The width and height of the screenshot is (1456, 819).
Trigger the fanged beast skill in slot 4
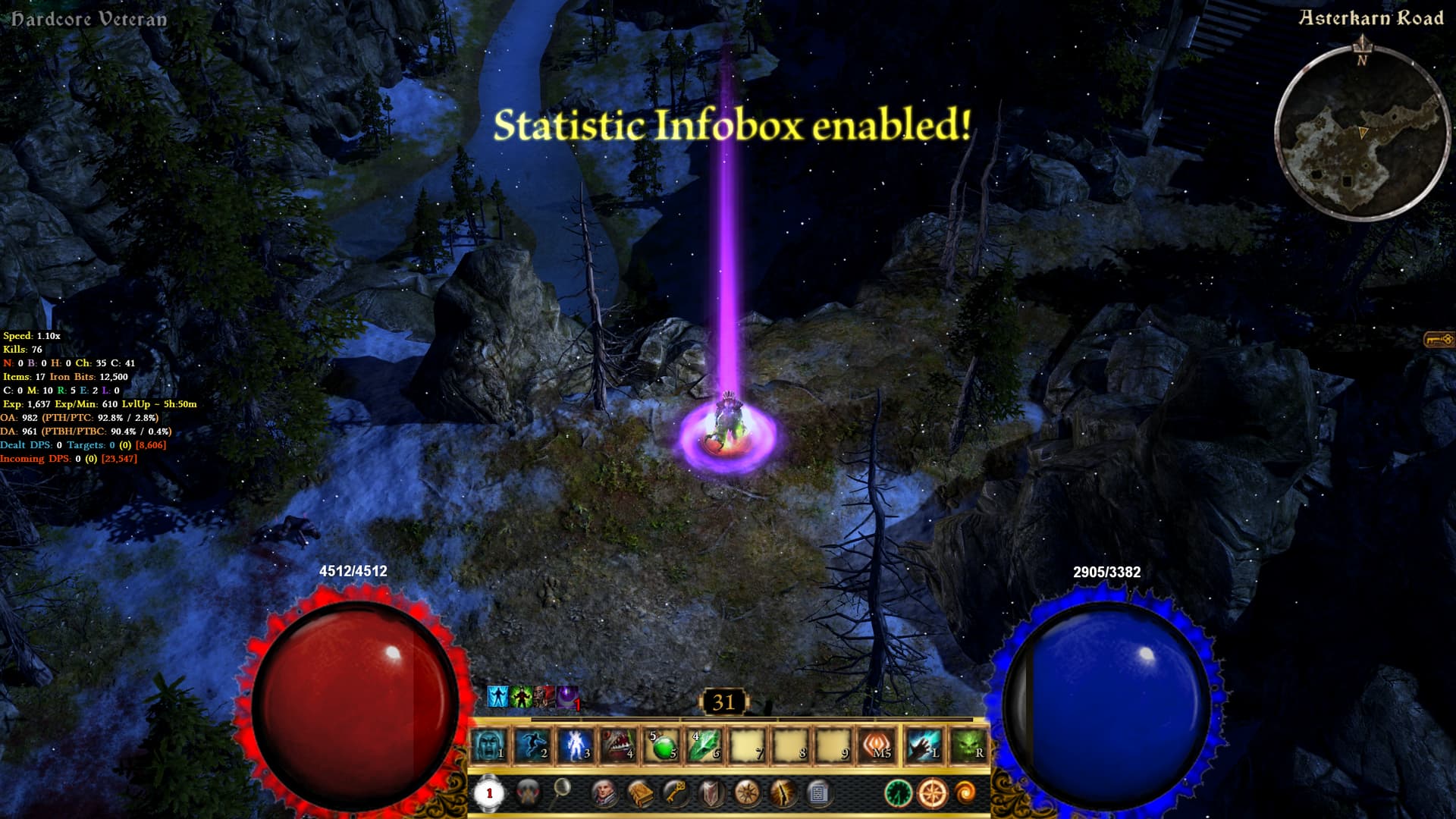coord(619,745)
